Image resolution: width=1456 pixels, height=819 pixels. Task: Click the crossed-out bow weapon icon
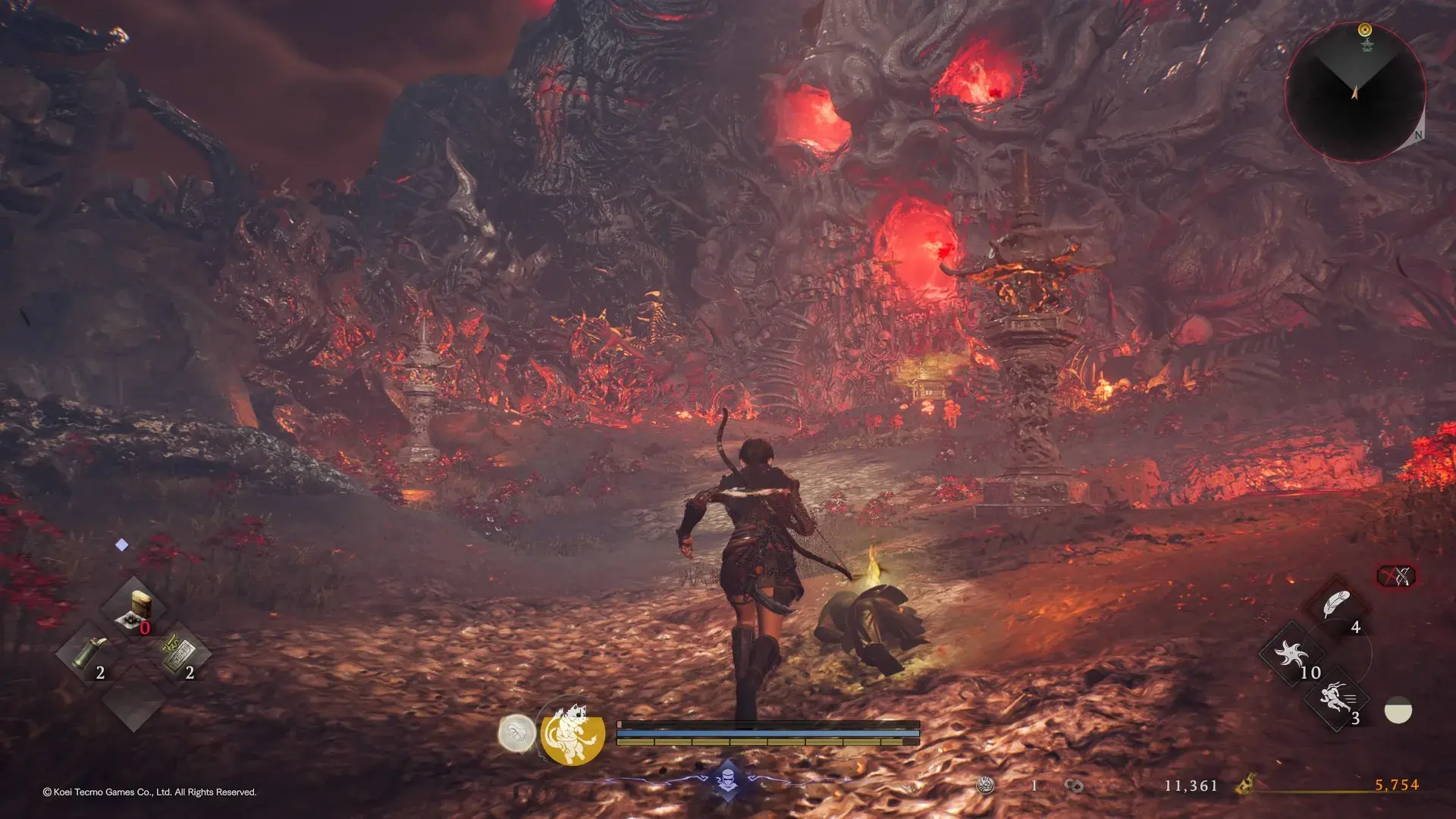pyautogui.click(x=1395, y=576)
